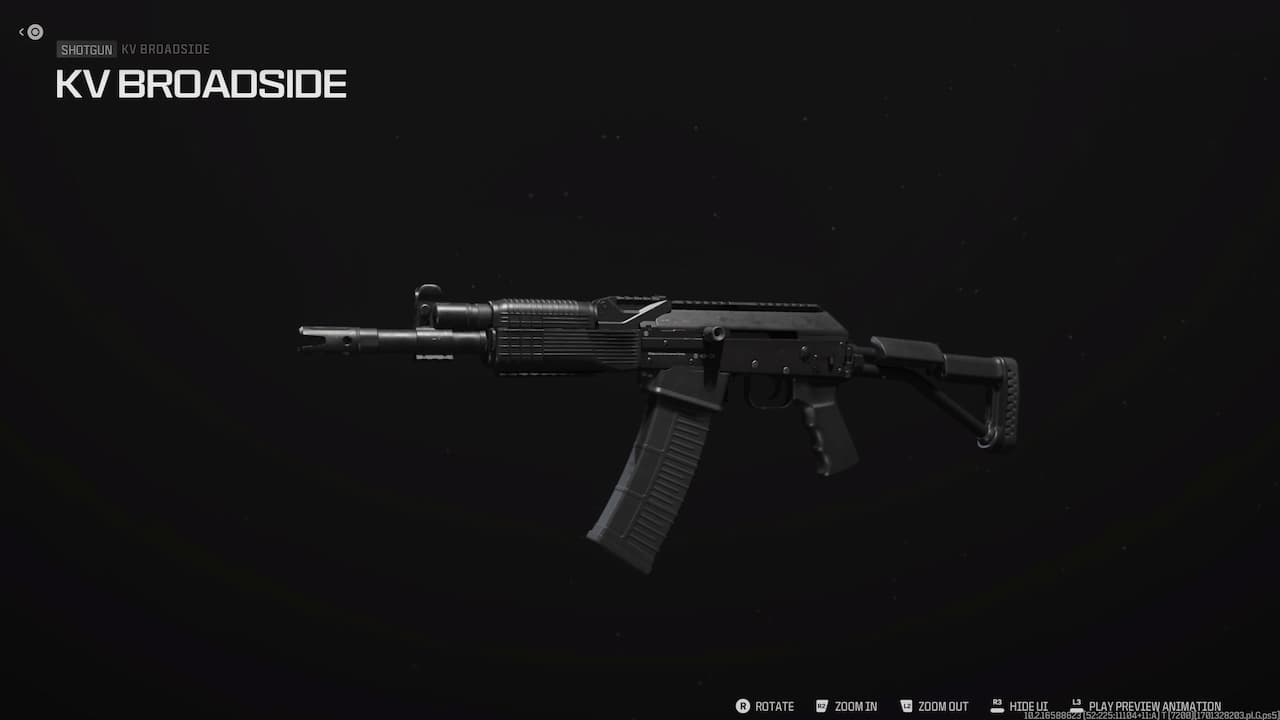This screenshot has height=720, width=1280.
Task: Click the R3 button icon beside HIDE UI
Action: click(996, 706)
